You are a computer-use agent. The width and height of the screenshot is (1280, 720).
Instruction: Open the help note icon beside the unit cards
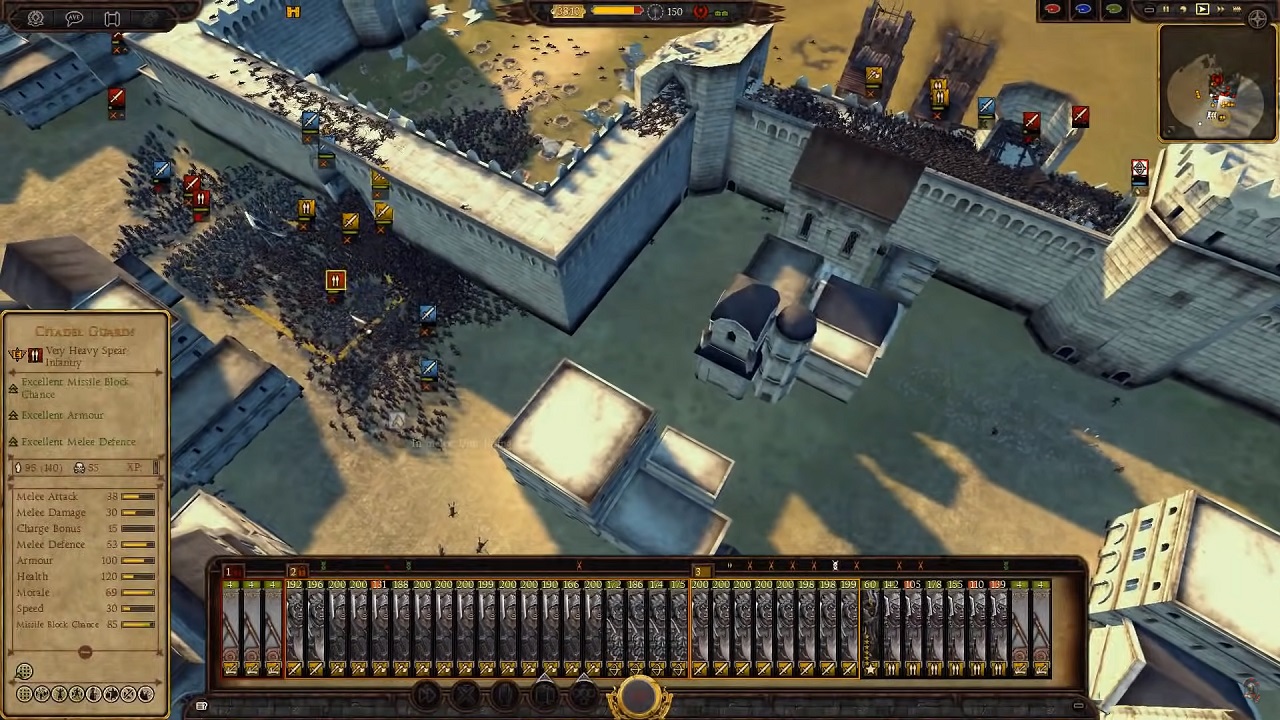[201, 705]
